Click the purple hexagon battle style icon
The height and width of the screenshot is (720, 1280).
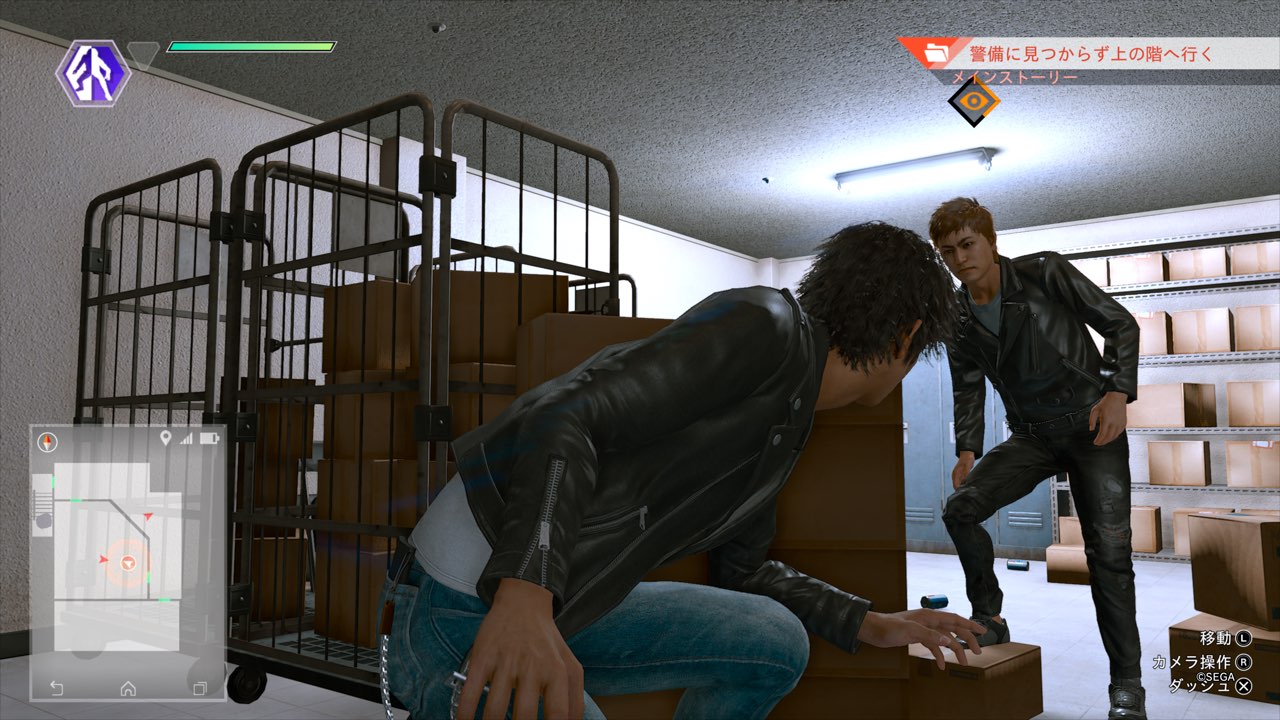pyautogui.click(x=93, y=73)
